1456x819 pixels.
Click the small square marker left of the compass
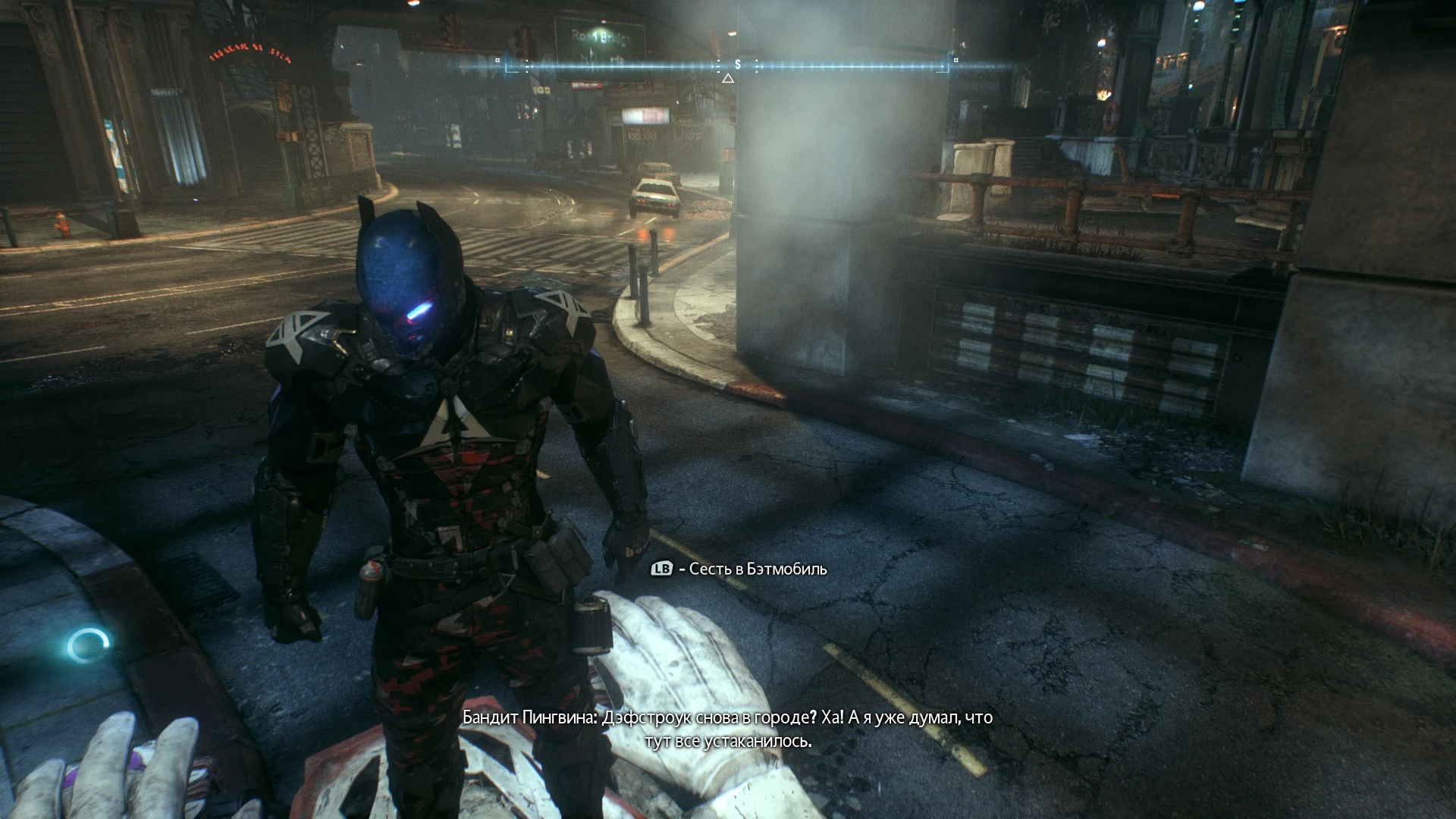click(497, 59)
